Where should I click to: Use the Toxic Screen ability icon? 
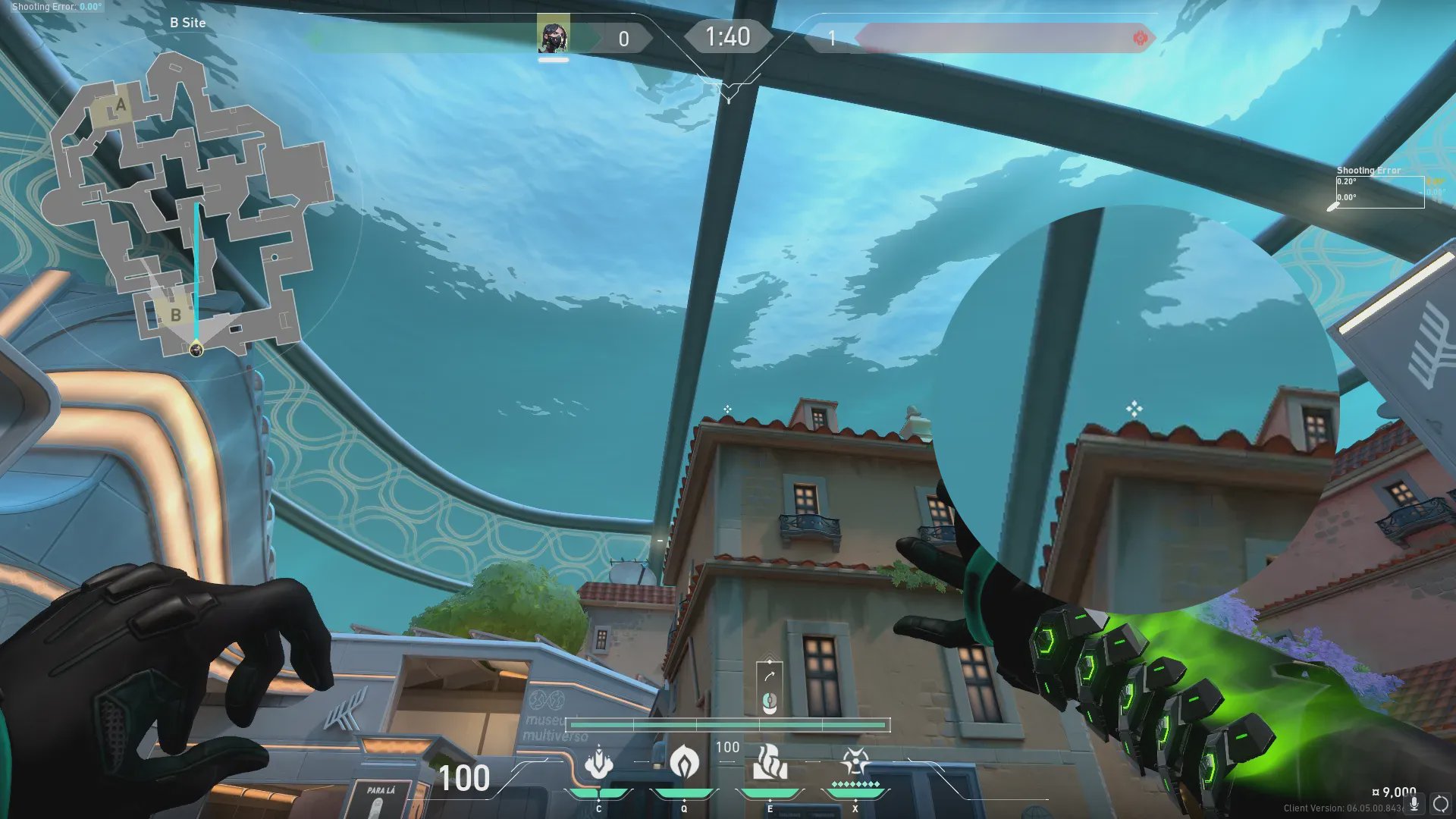(x=769, y=762)
